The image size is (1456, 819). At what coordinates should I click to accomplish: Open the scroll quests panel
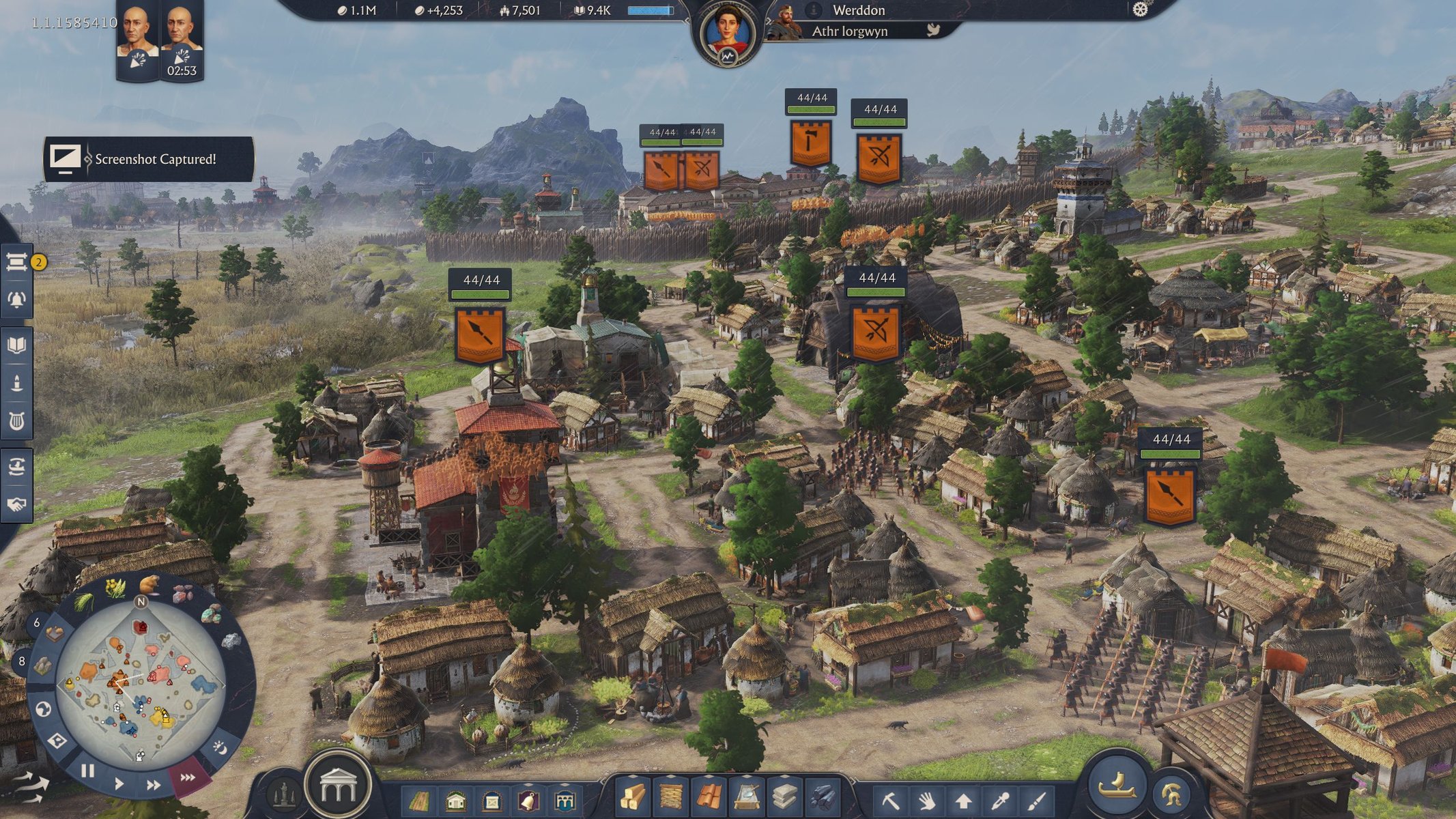[x=17, y=262]
